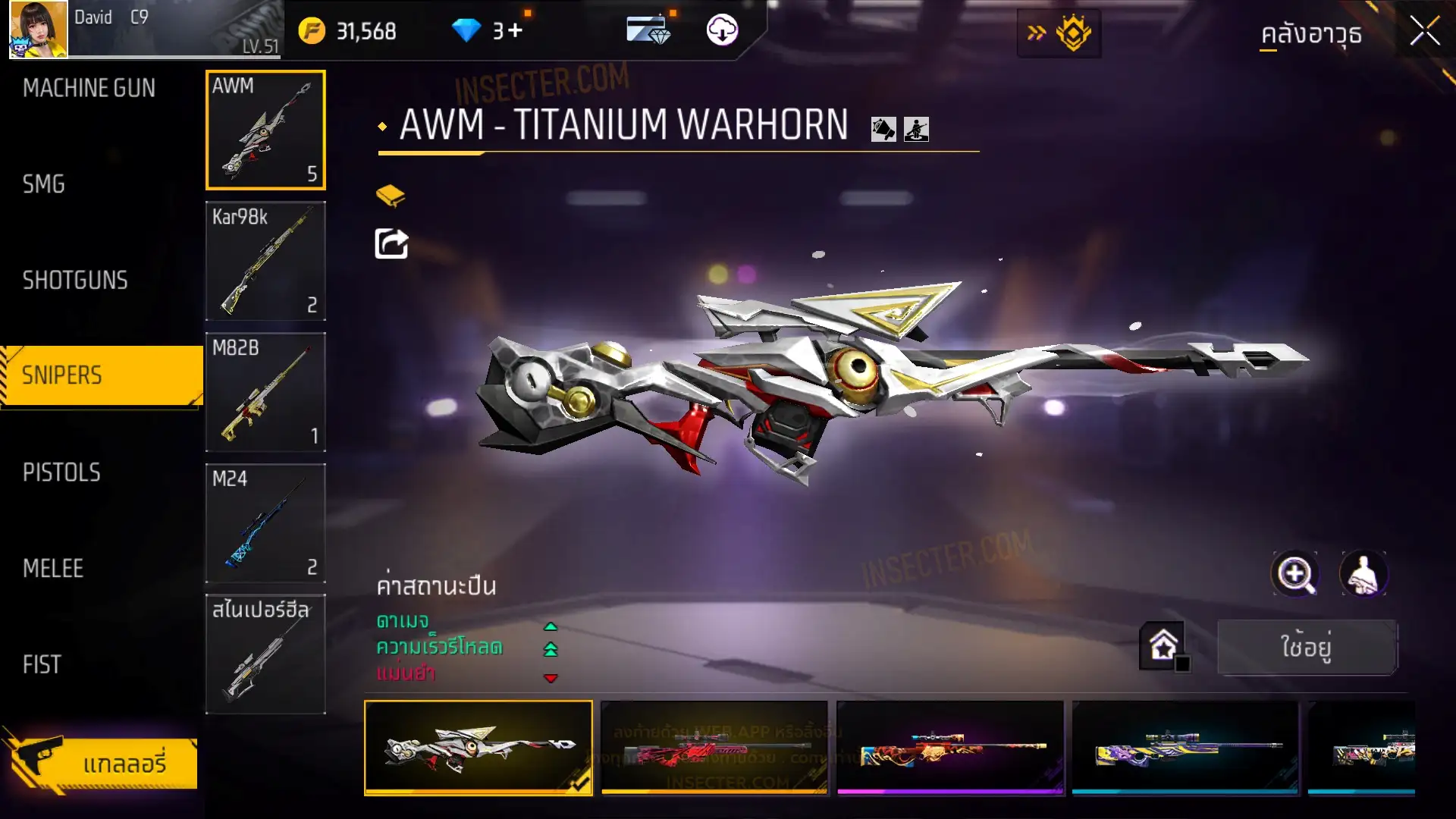Open the FIST category

[42, 665]
